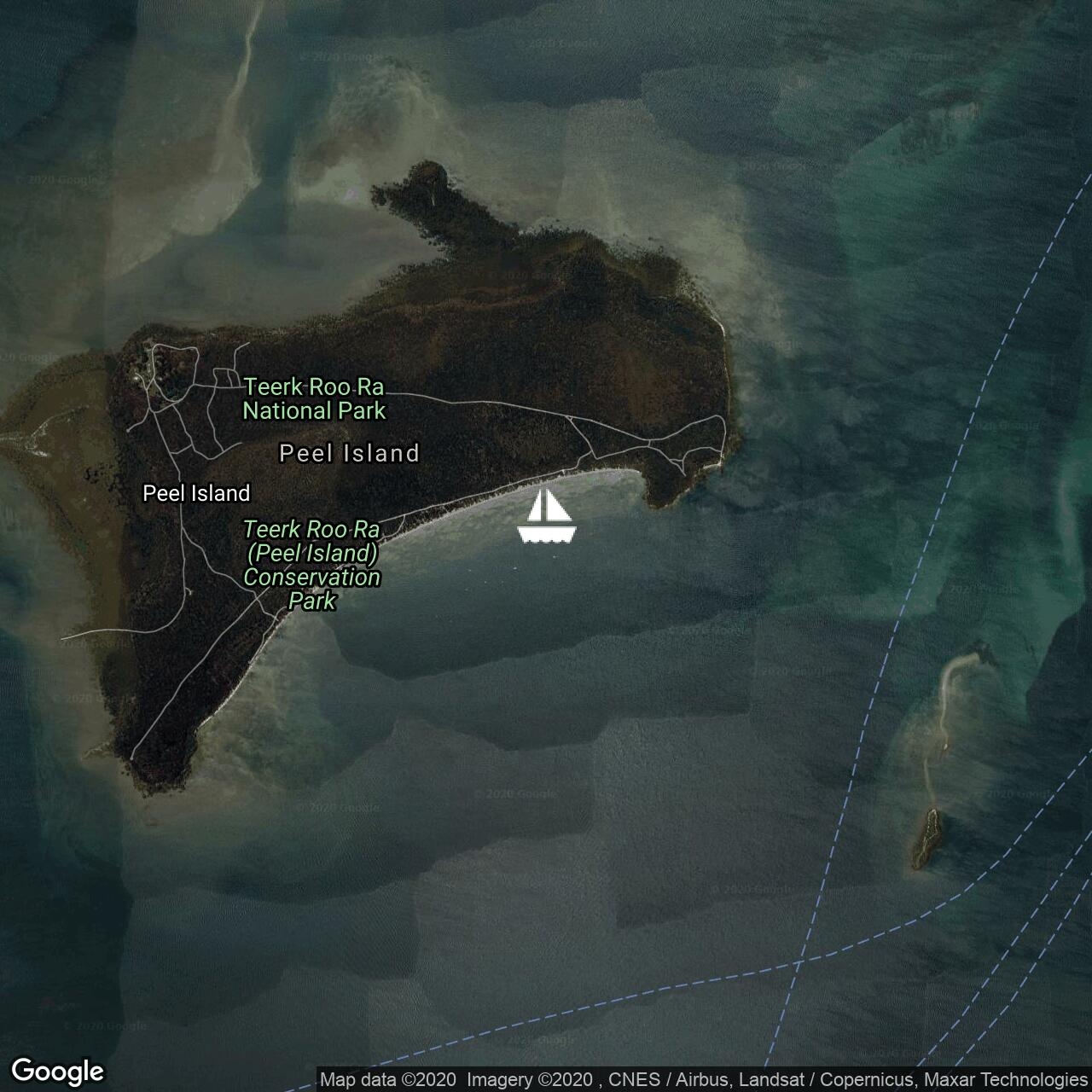This screenshot has width=1092, height=1092.
Task: Open the Google logo link
Action: coord(57,1071)
